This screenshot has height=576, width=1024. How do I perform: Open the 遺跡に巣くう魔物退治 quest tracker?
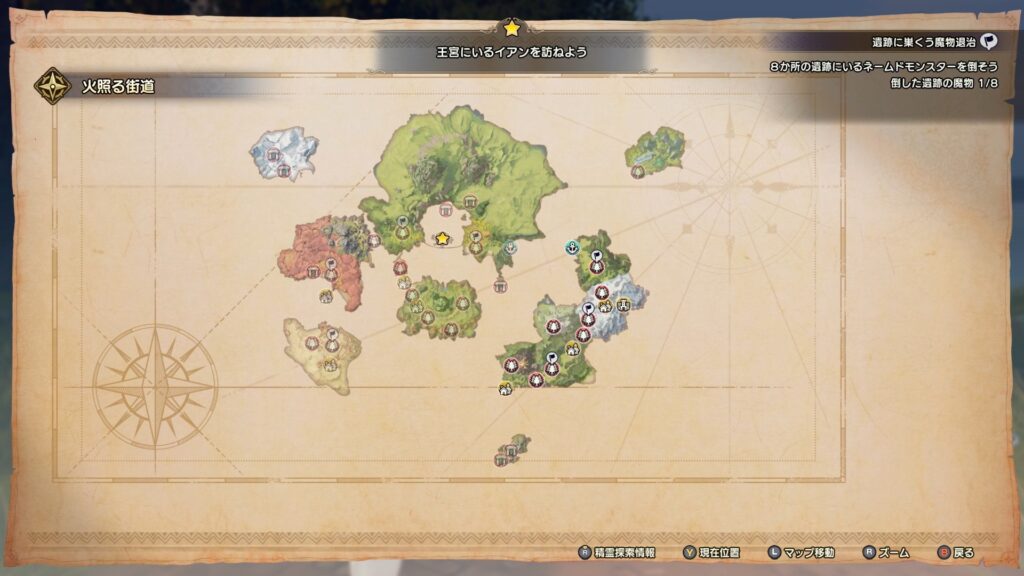[x=923, y=42]
